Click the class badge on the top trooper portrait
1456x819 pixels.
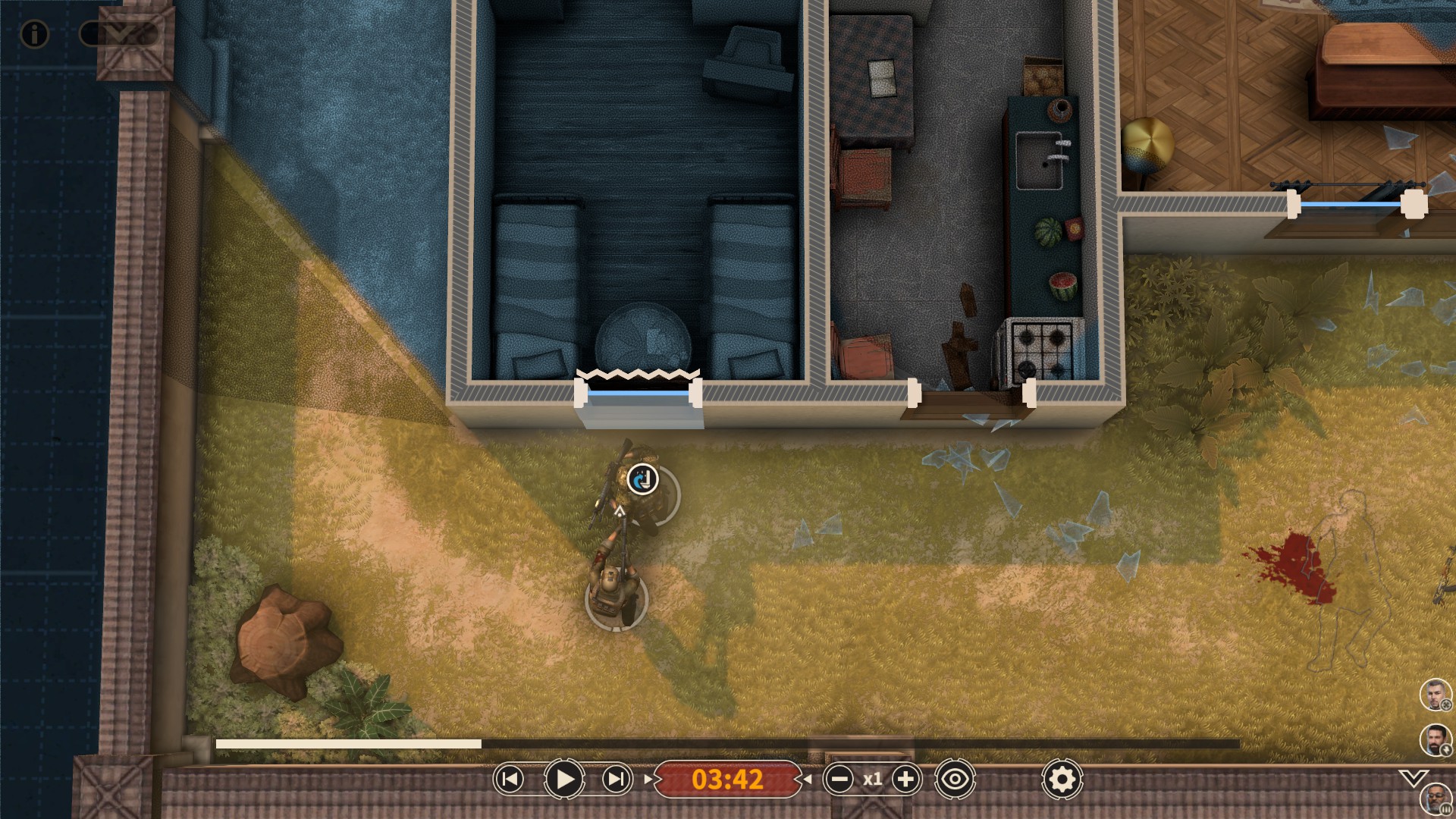tap(1445, 704)
